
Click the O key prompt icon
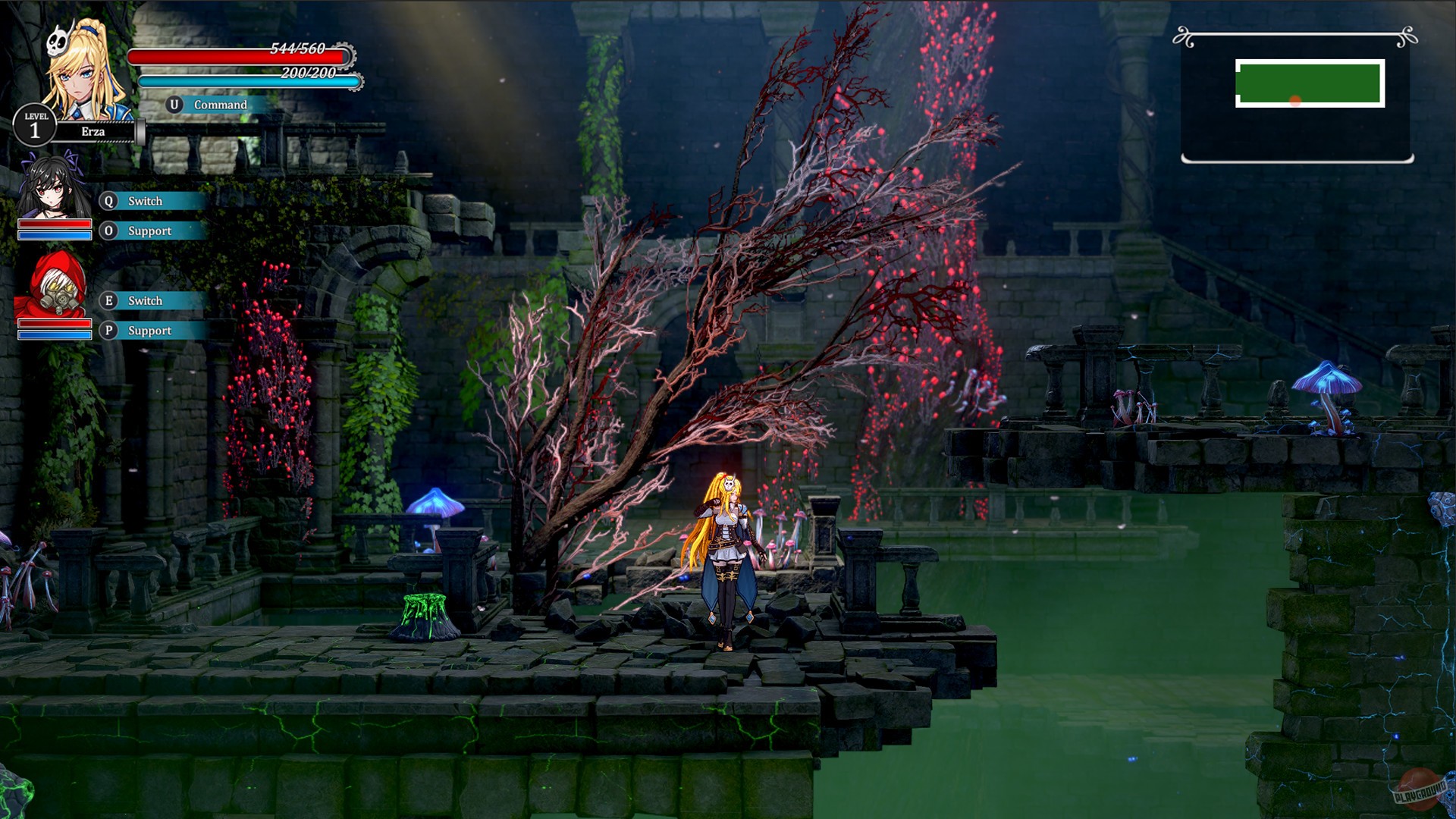click(x=108, y=231)
